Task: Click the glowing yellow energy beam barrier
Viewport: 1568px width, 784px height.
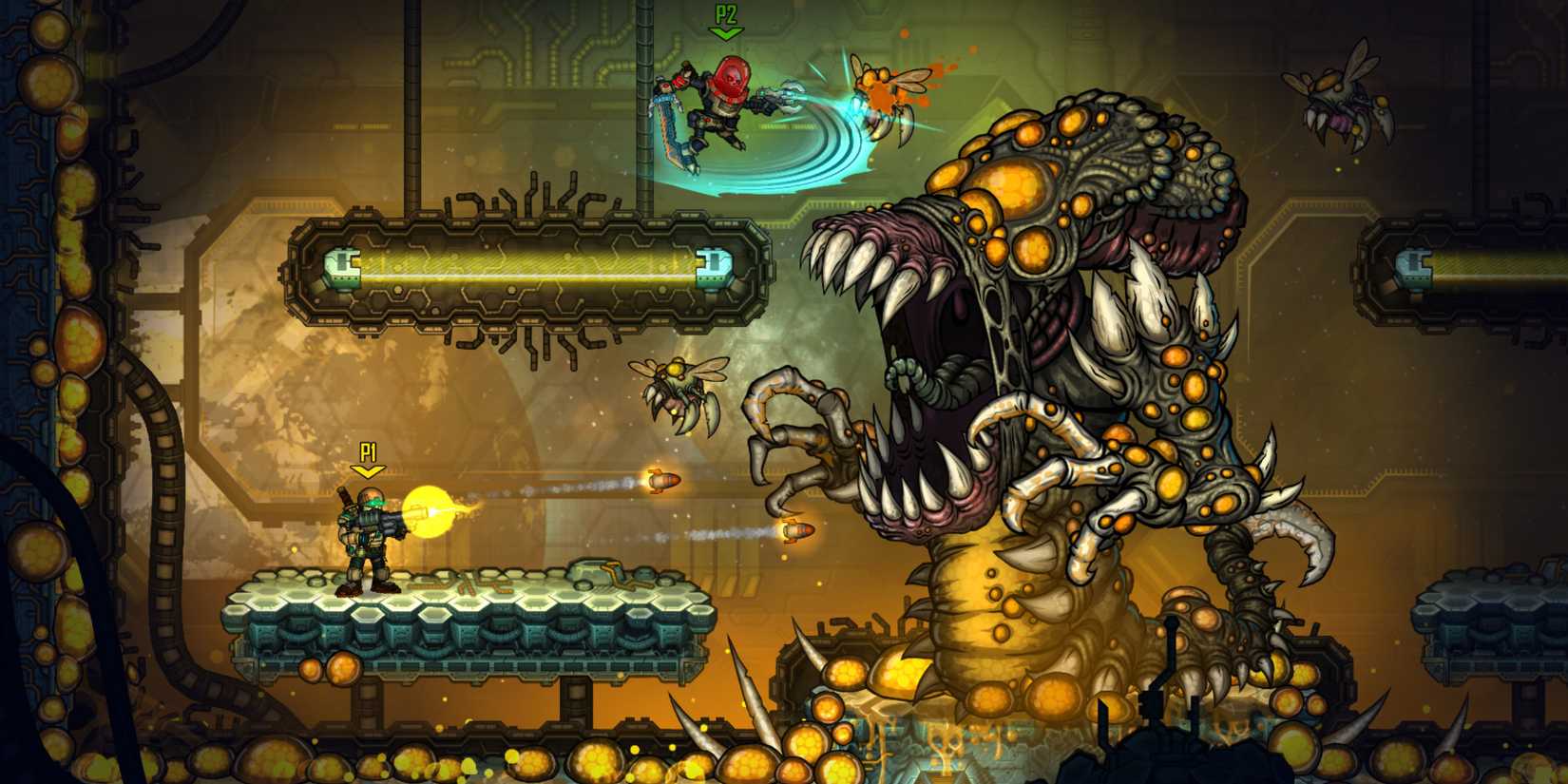Action: point(527,269)
